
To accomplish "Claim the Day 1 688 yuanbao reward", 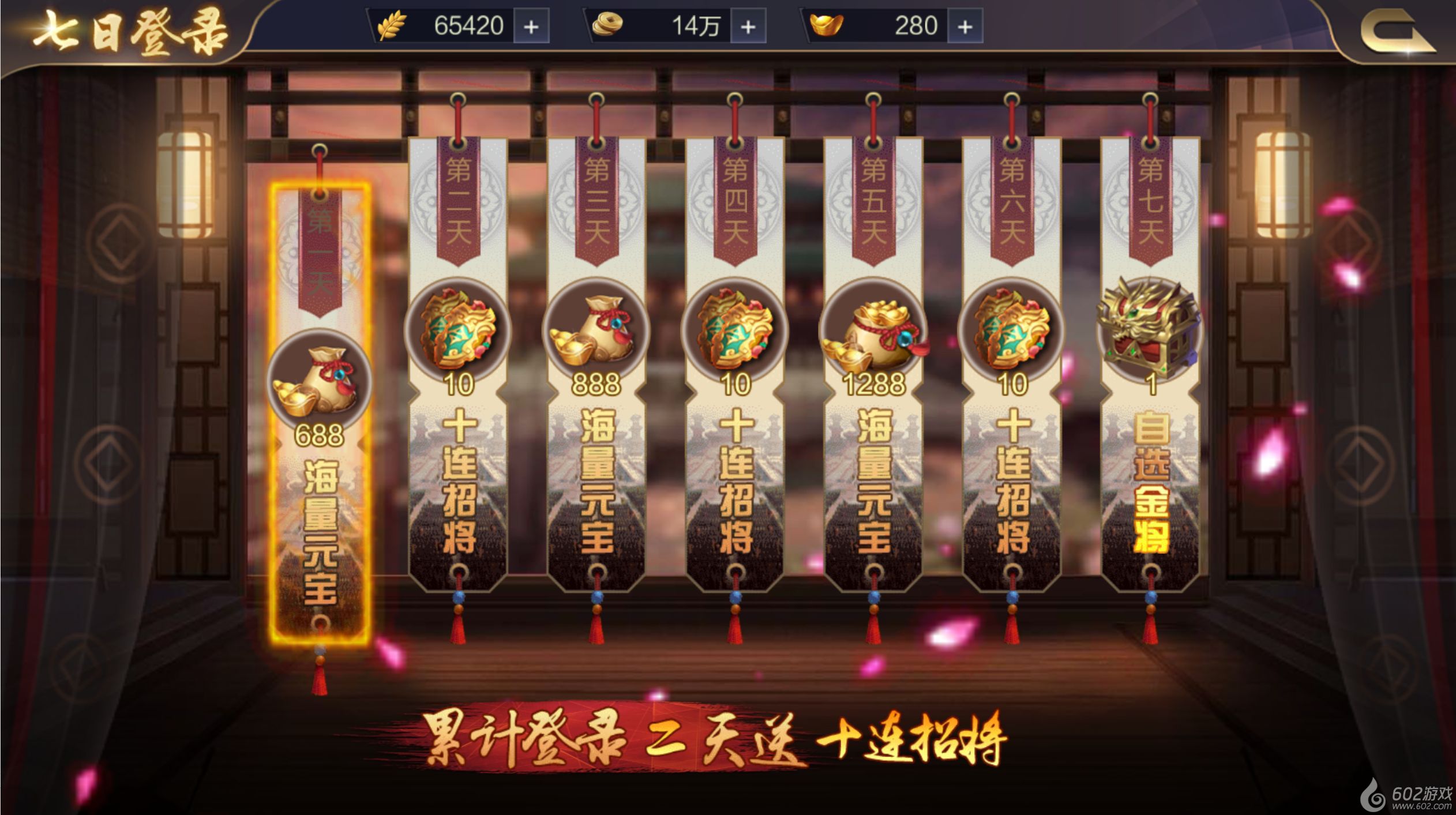I will click(x=320, y=412).
